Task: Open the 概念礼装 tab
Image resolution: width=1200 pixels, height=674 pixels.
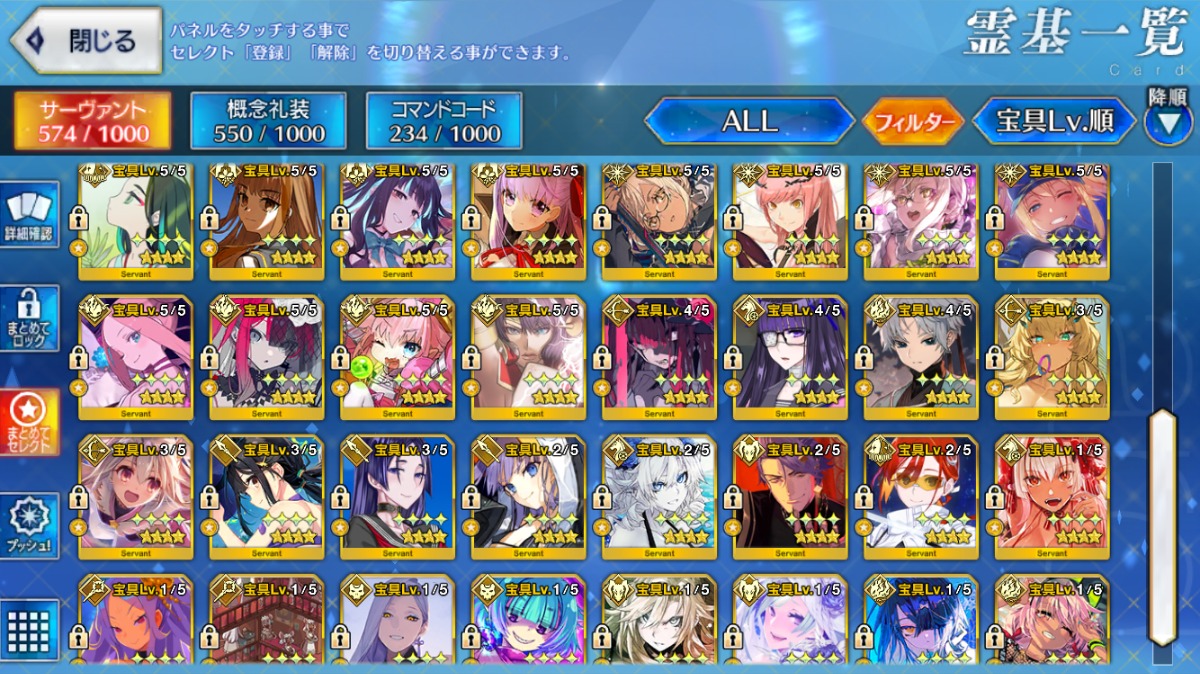Action: 267,121
